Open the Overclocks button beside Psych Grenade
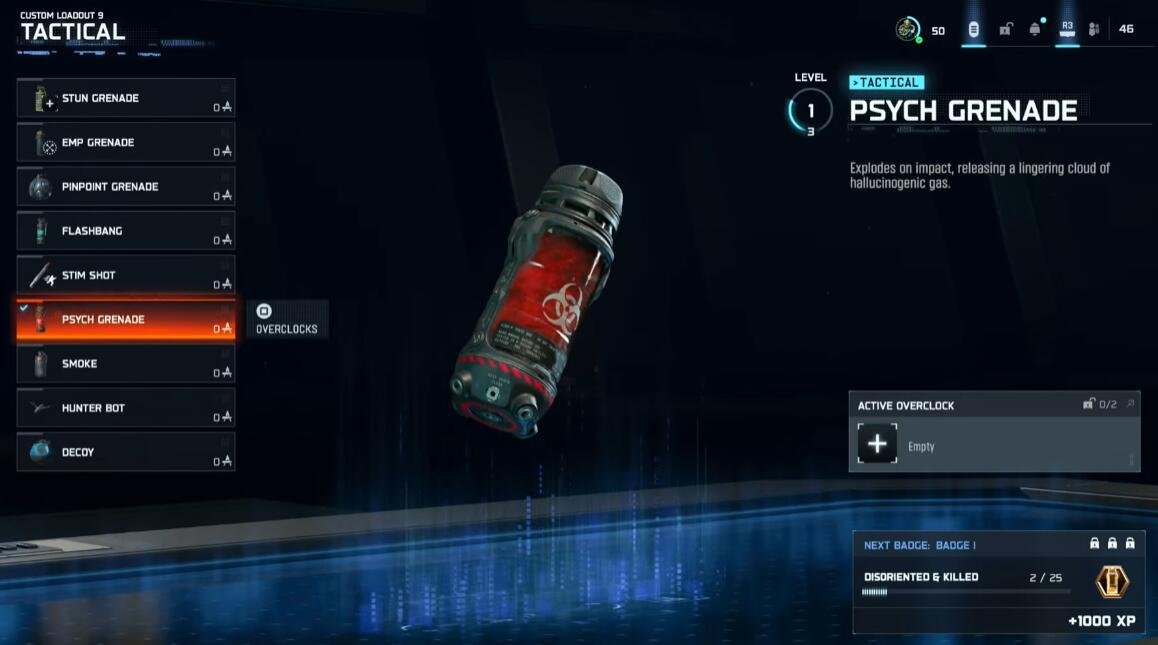Viewport: 1158px width, 645px height. pos(287,319)
